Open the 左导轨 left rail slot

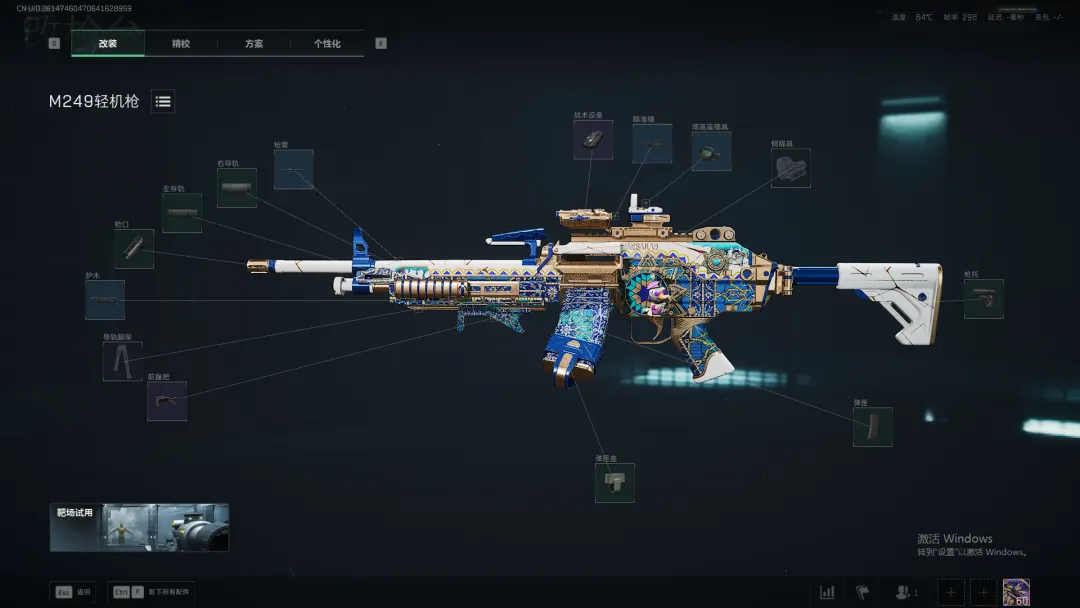coord(182,213)
